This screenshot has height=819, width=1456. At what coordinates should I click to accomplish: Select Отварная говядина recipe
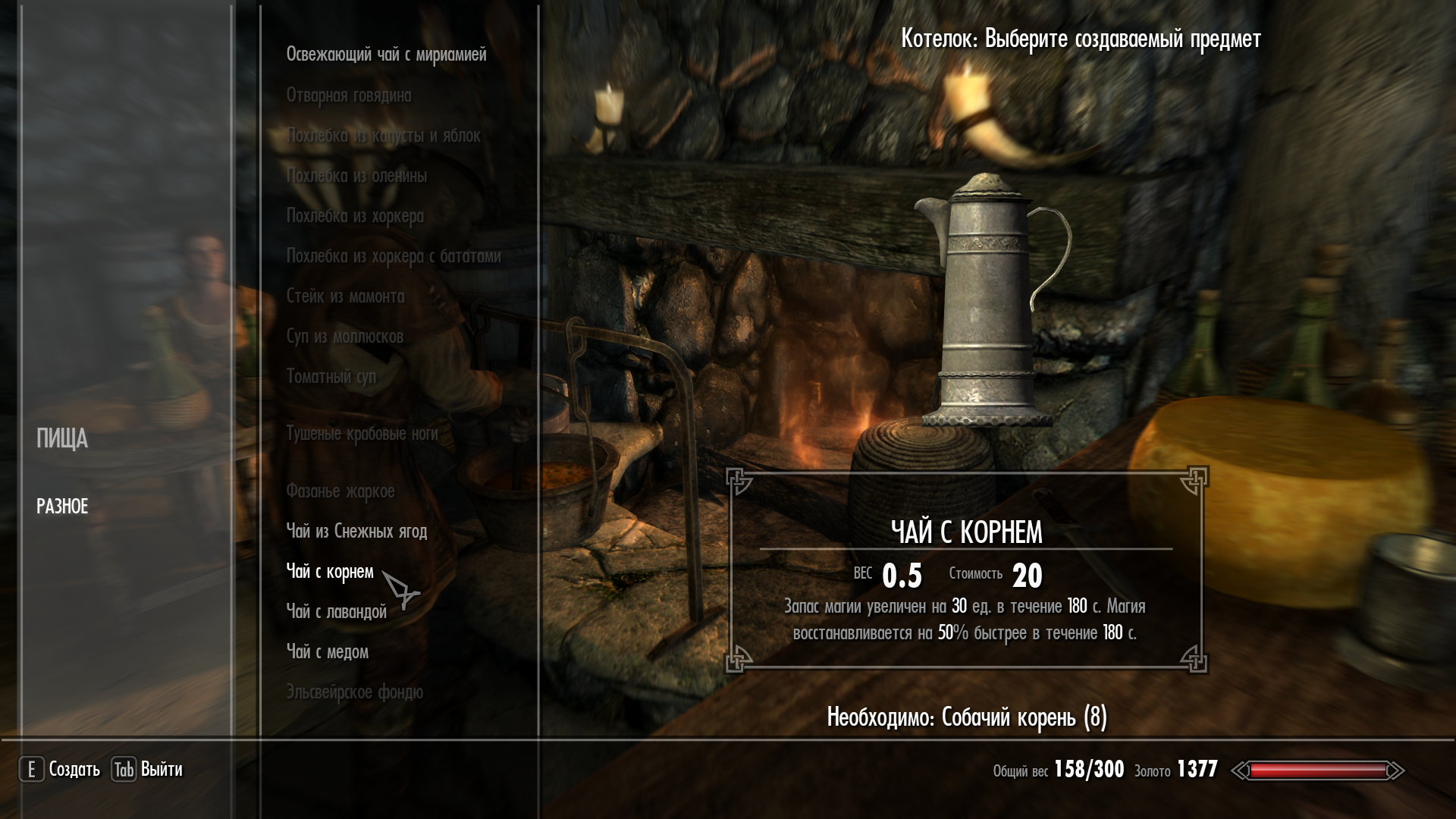tap(349, 96)
